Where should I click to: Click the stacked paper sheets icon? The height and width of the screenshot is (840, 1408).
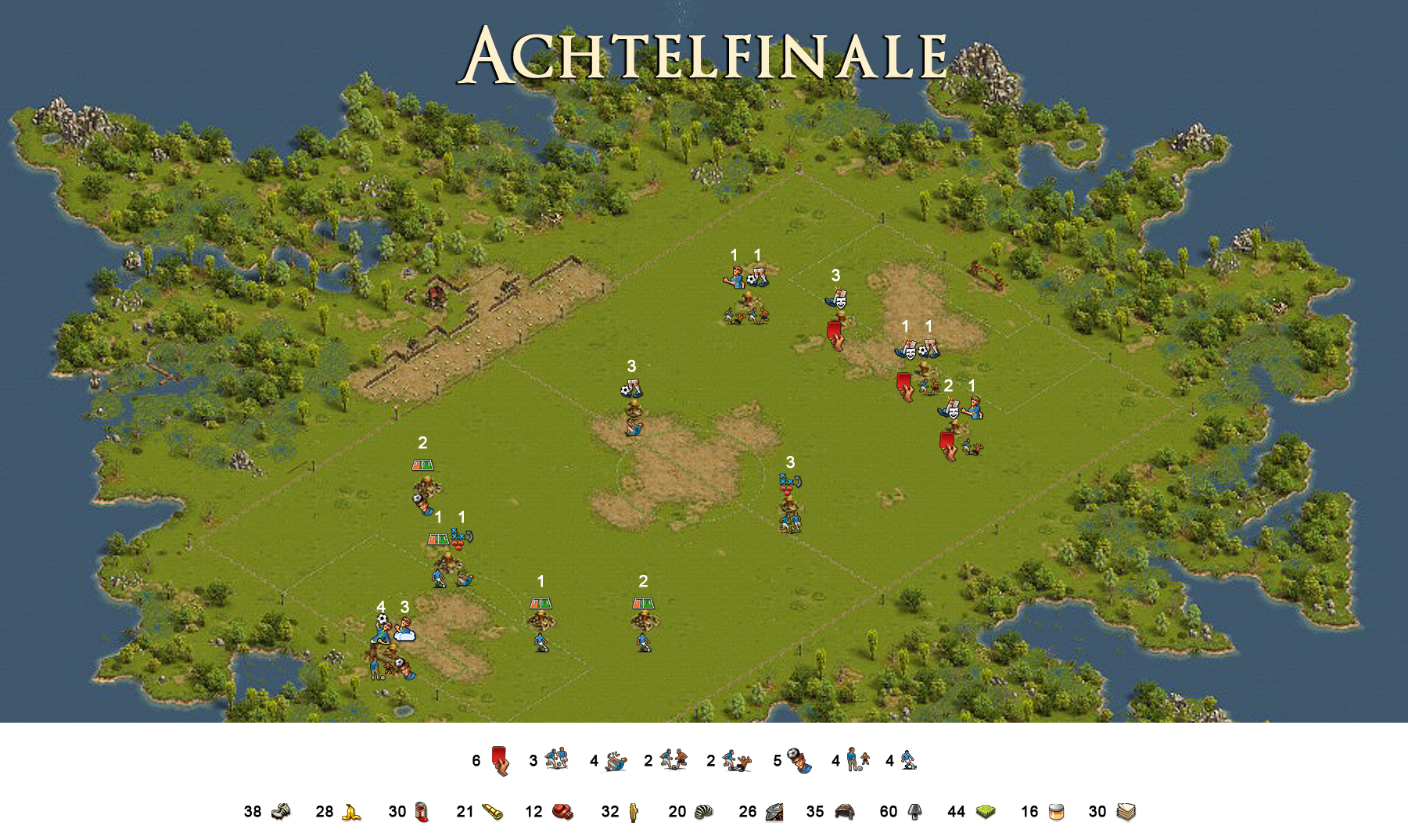click(1126, 812)
